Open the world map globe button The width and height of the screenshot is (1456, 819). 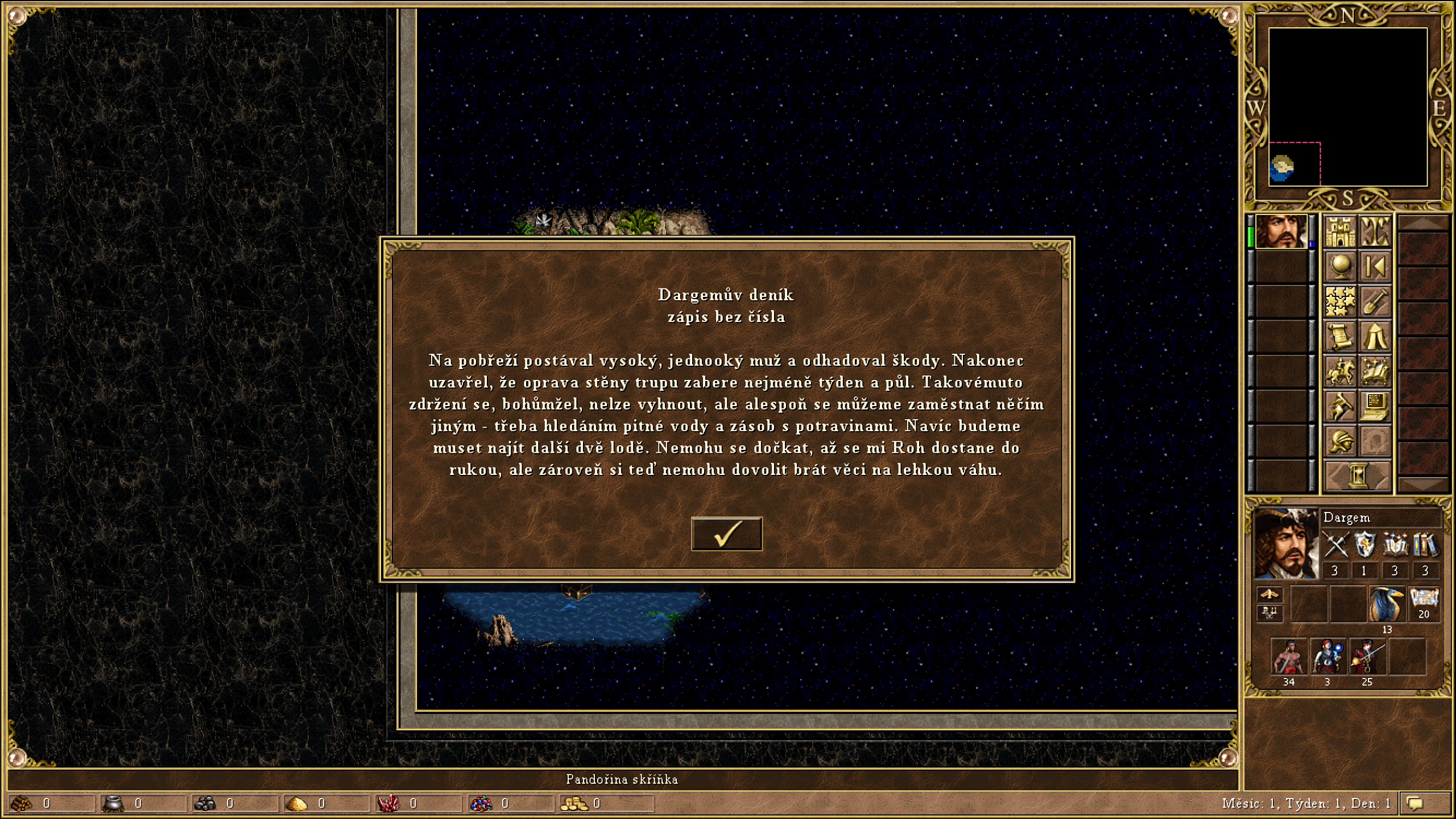[1340, 266]
